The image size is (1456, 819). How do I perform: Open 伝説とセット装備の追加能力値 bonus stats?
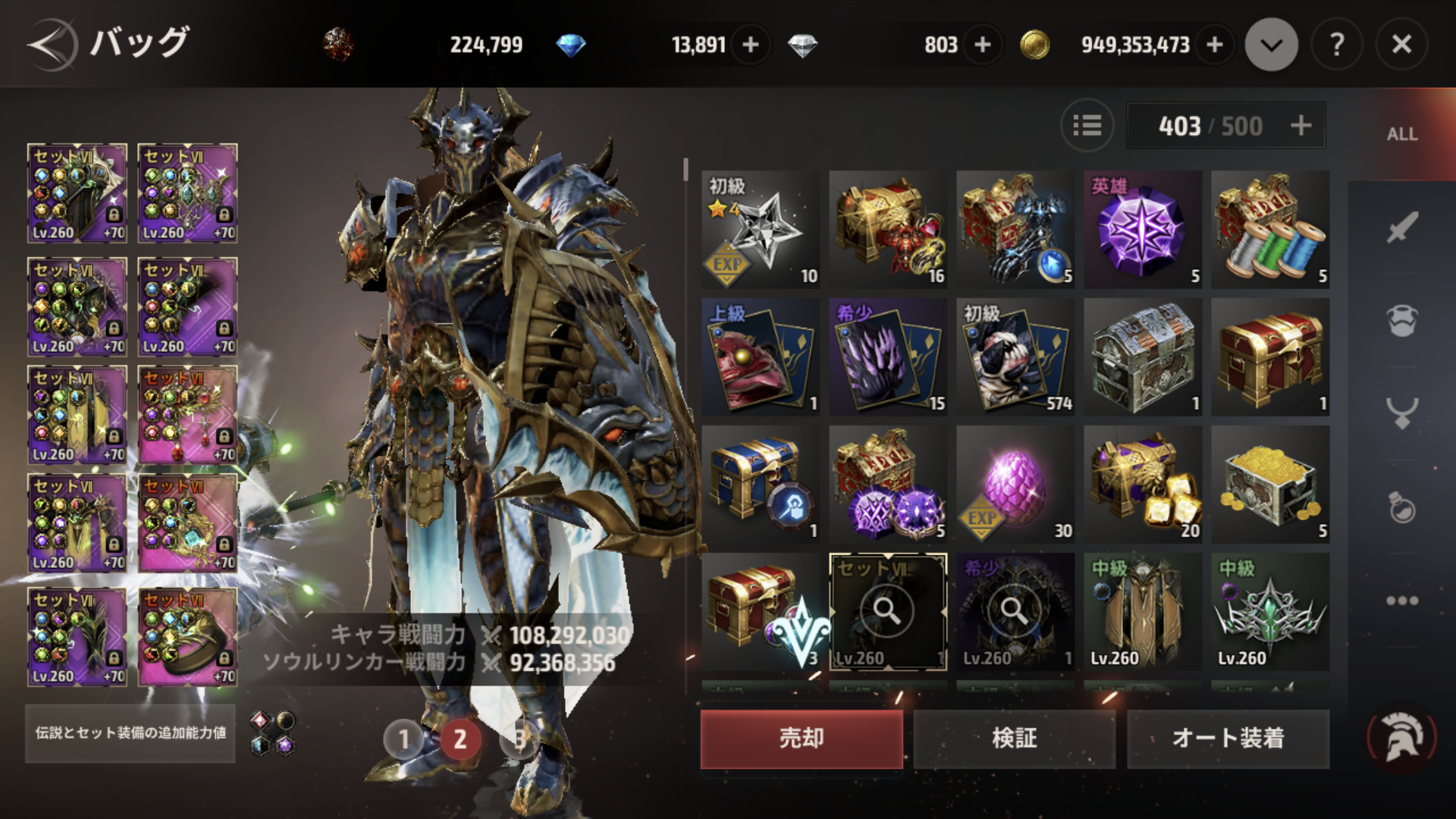click(130, 733)
